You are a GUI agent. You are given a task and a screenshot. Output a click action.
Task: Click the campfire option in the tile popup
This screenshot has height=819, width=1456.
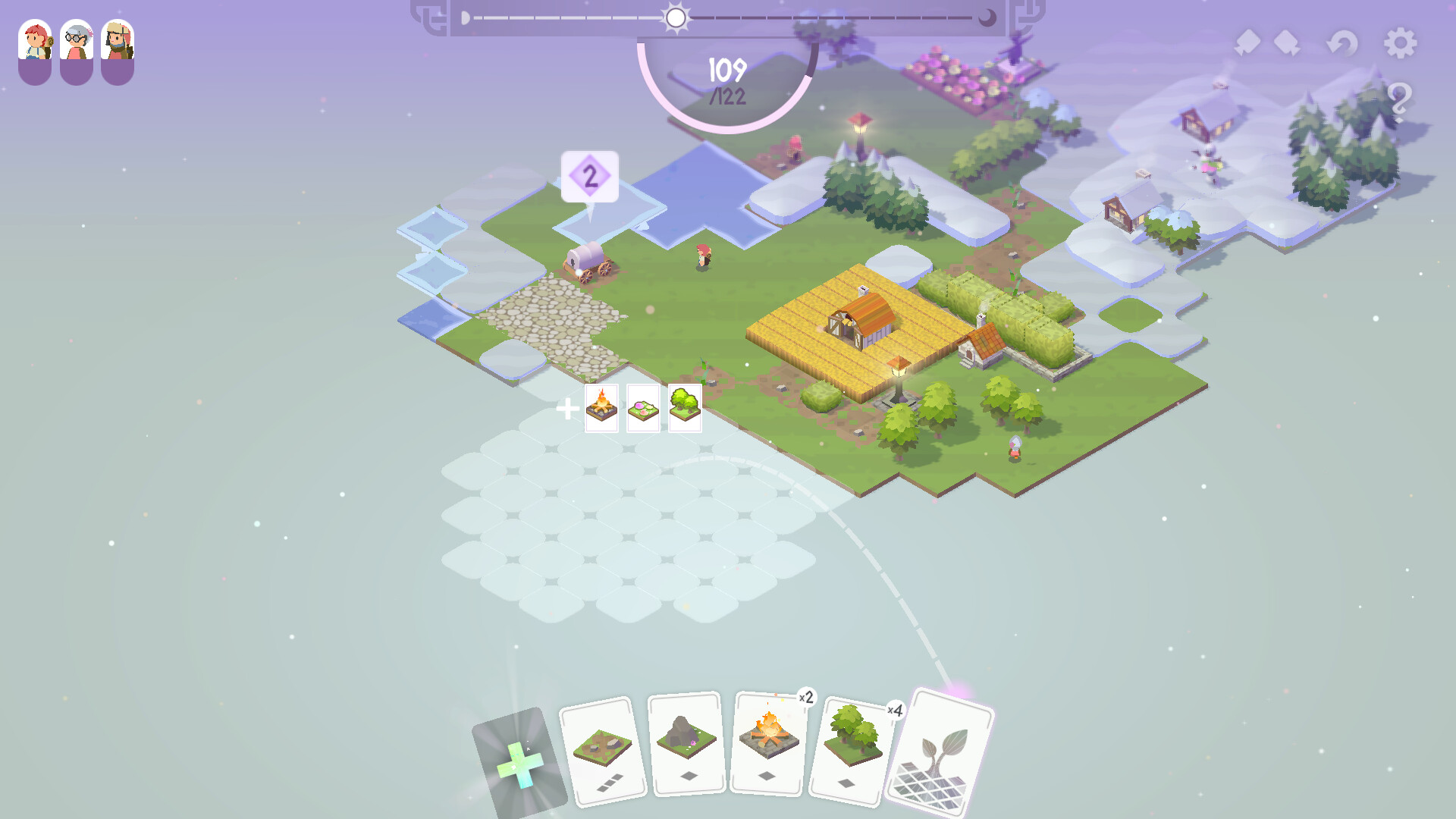(601, 408)
